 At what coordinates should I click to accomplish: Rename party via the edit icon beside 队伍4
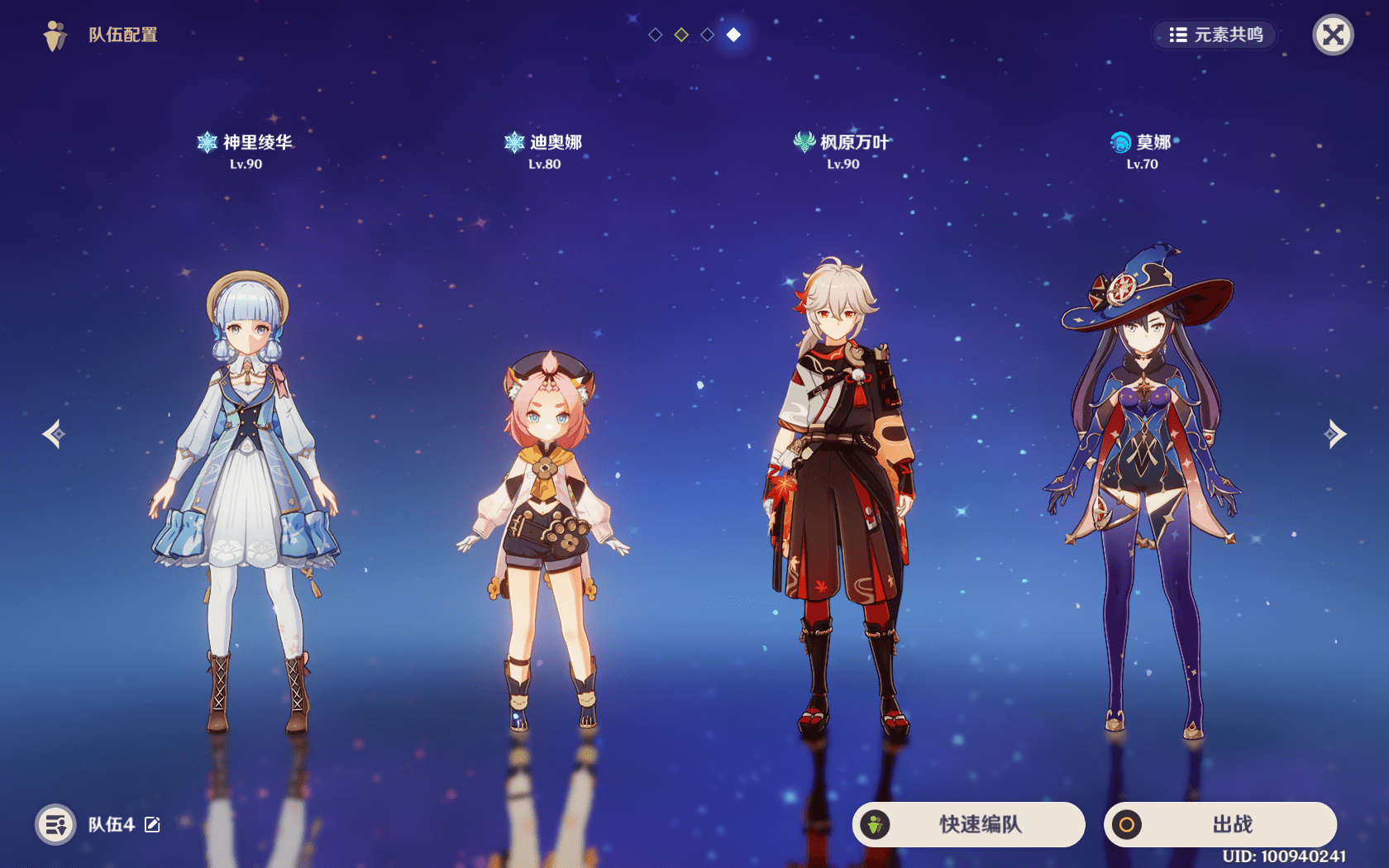153,824
